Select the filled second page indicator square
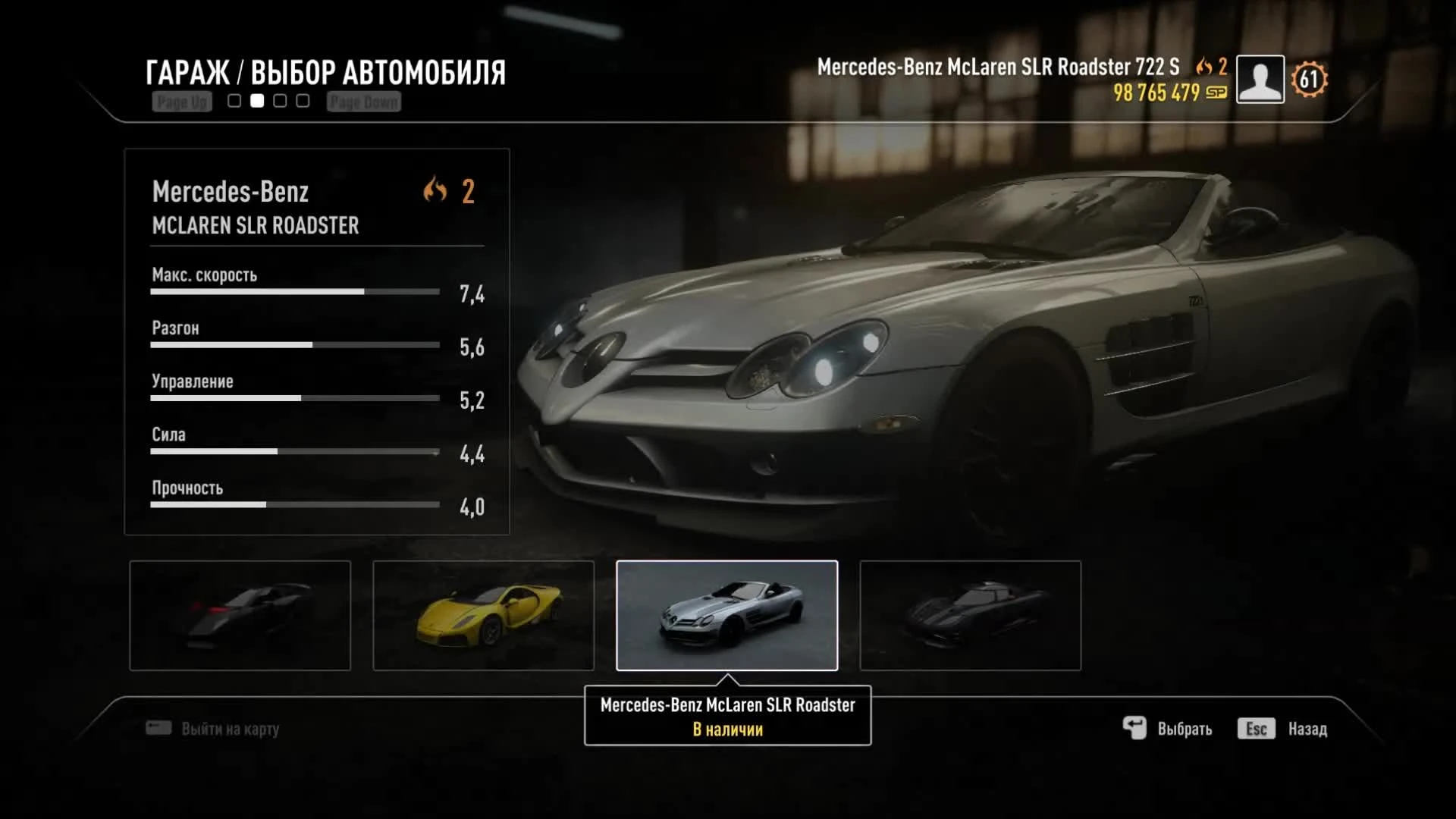The width and height of the screenshot is (1456, 819). (257, 99)
